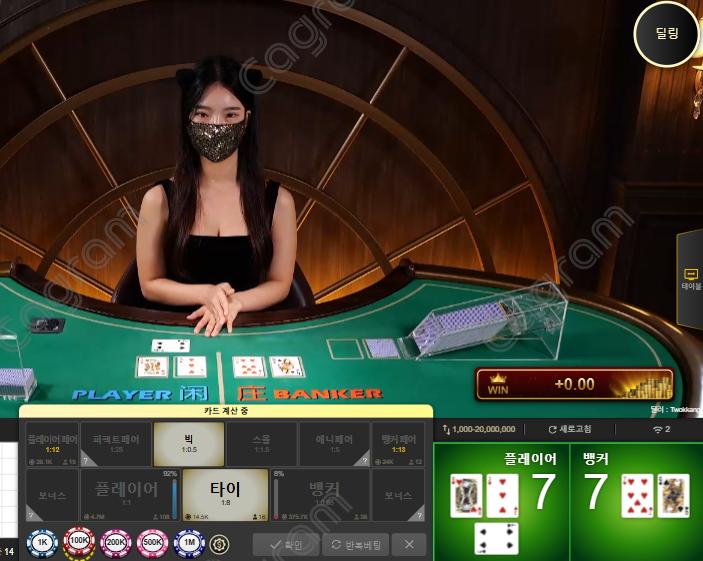Place a bet on 타이 (Tie)

pos(225,493)
